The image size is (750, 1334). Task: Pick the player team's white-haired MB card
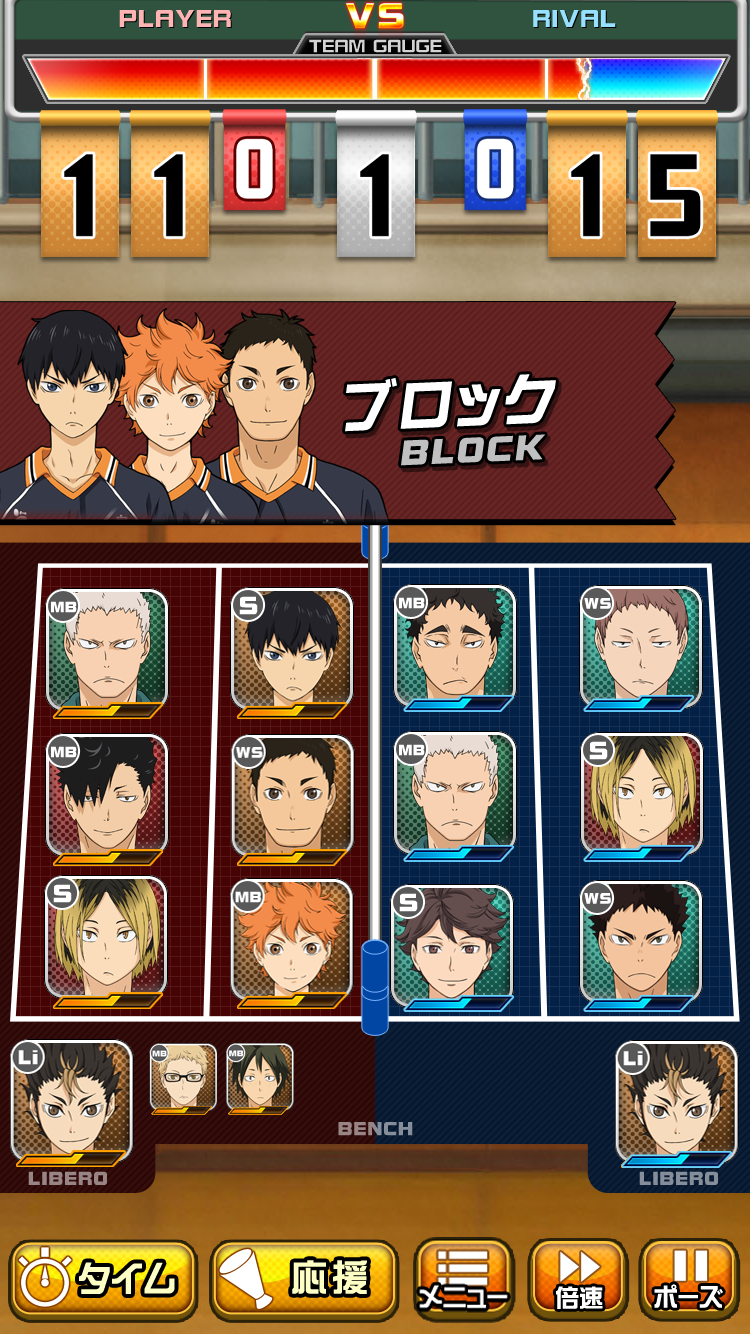click(107, 651)
